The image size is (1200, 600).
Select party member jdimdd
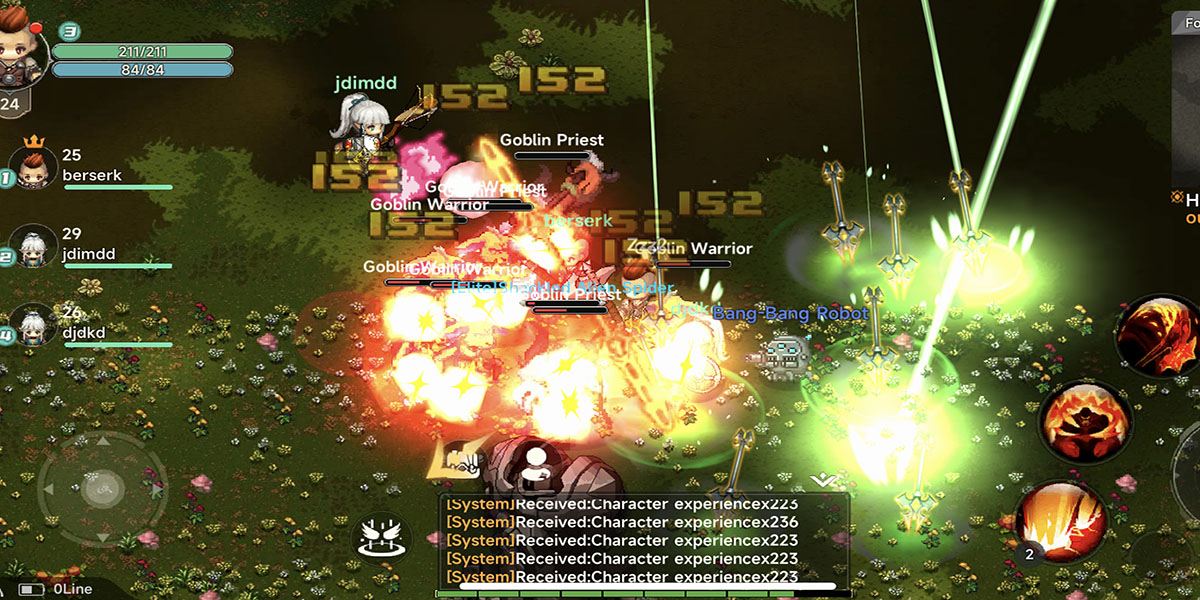click(34, 246)
